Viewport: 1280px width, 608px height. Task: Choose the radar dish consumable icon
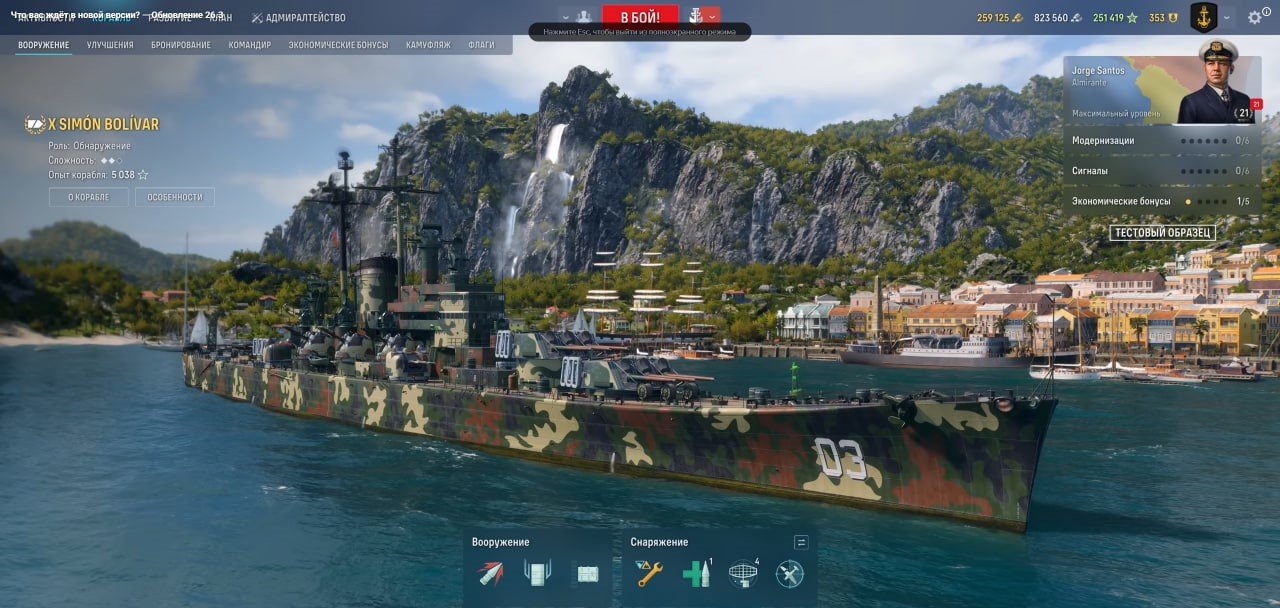coord(742,573)
